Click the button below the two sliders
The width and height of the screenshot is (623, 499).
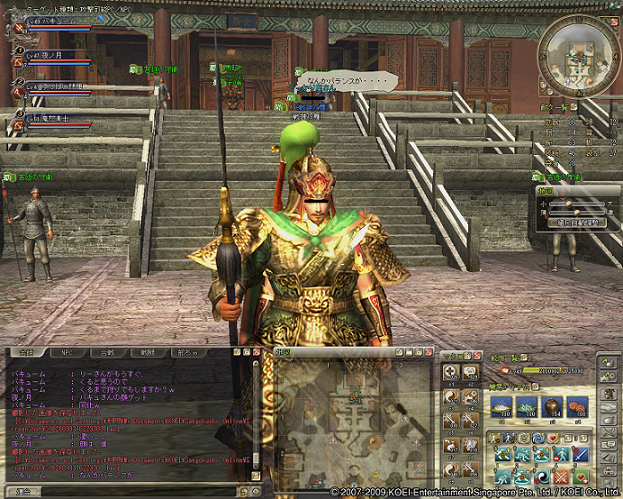[577, 223]
